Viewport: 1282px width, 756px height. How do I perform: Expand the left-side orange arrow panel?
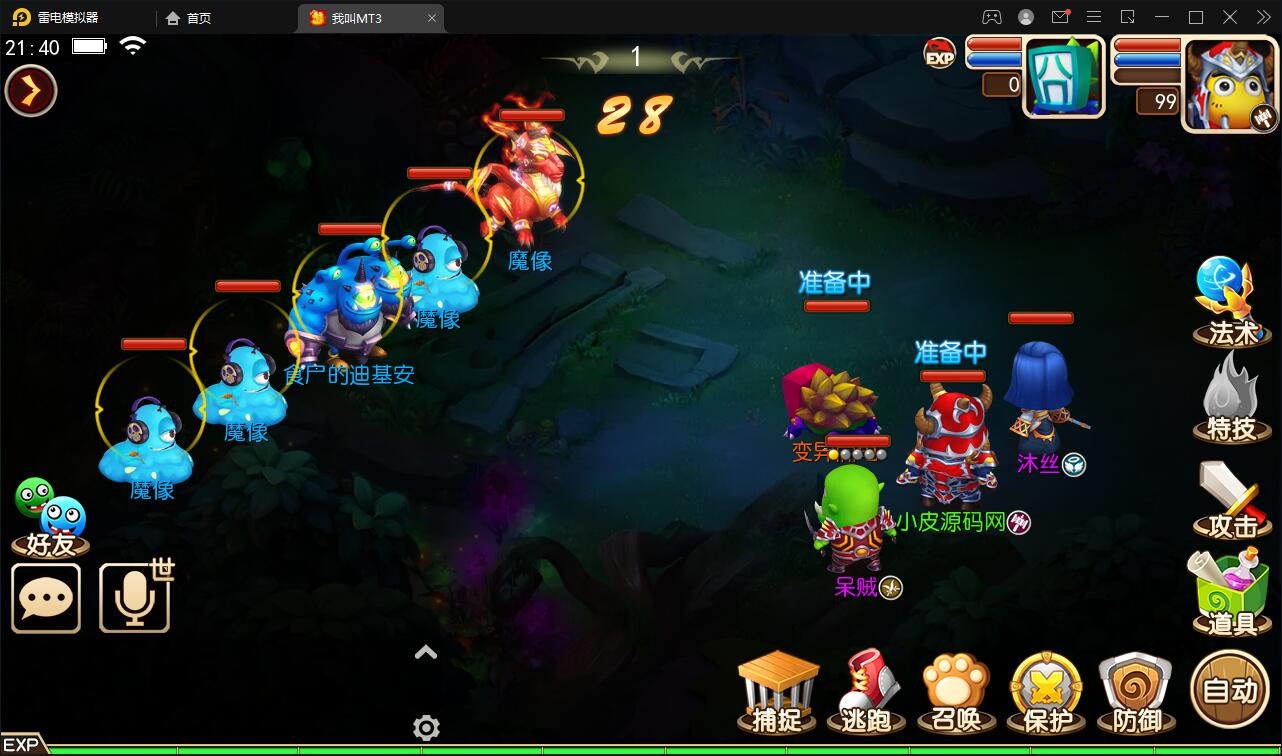tap(30, 90)
